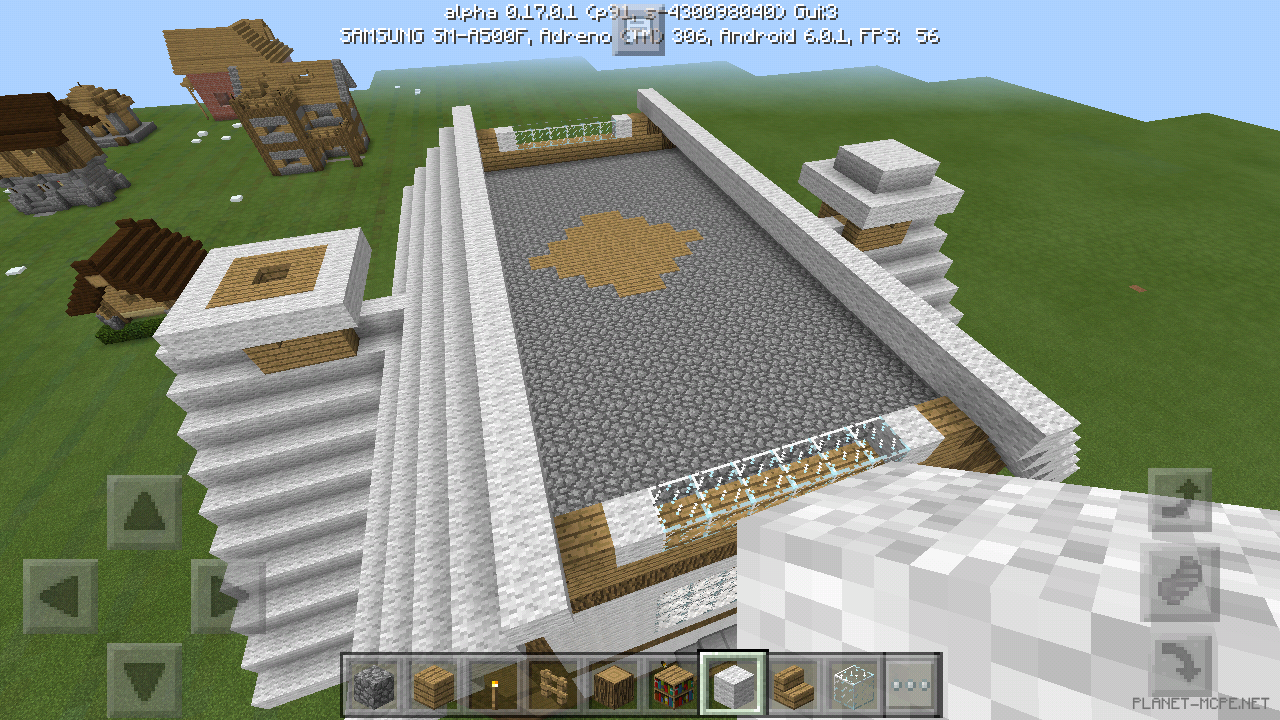This screenshot has height=720, width=1280.
Task: Select the oak planks hotbar slot
Action: 435,681
